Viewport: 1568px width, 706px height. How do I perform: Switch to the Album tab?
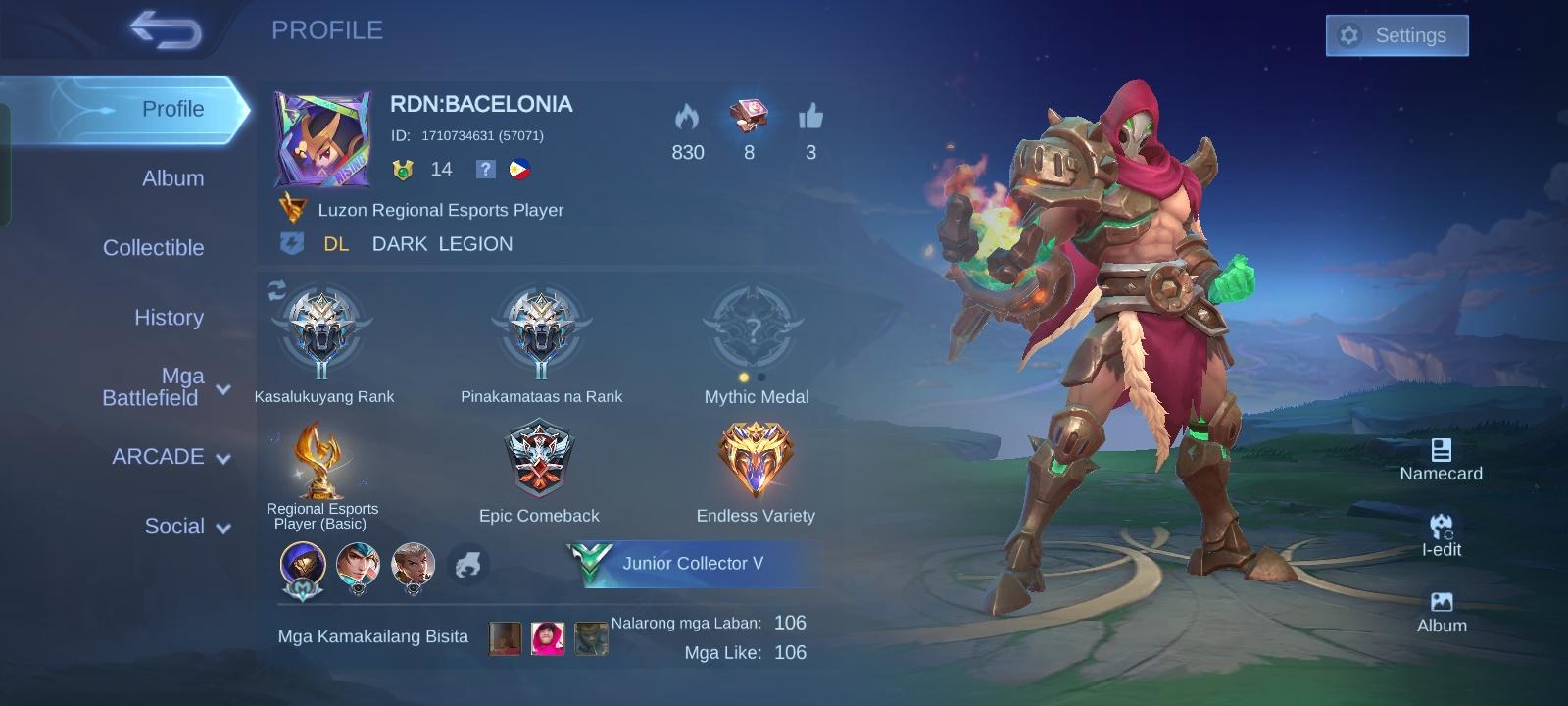click(172, 178)
